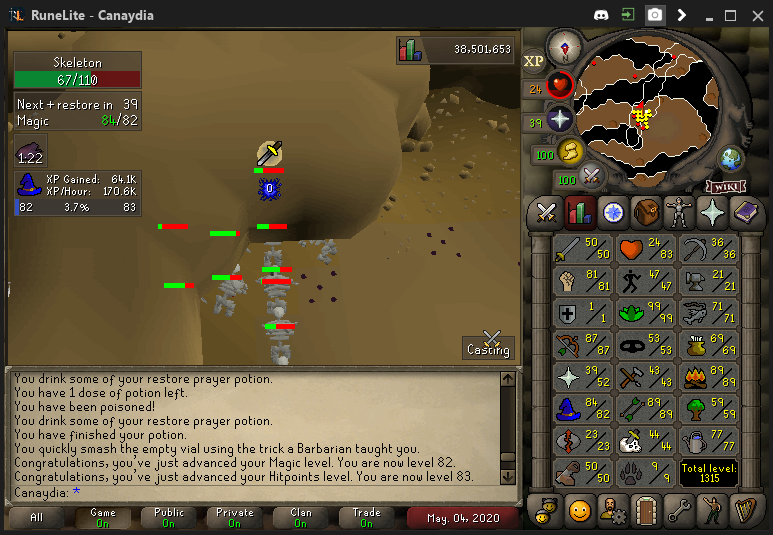Screen dimensions: 773x535
Task: Show the Magic spellbook tab
Action: point(746,212)
